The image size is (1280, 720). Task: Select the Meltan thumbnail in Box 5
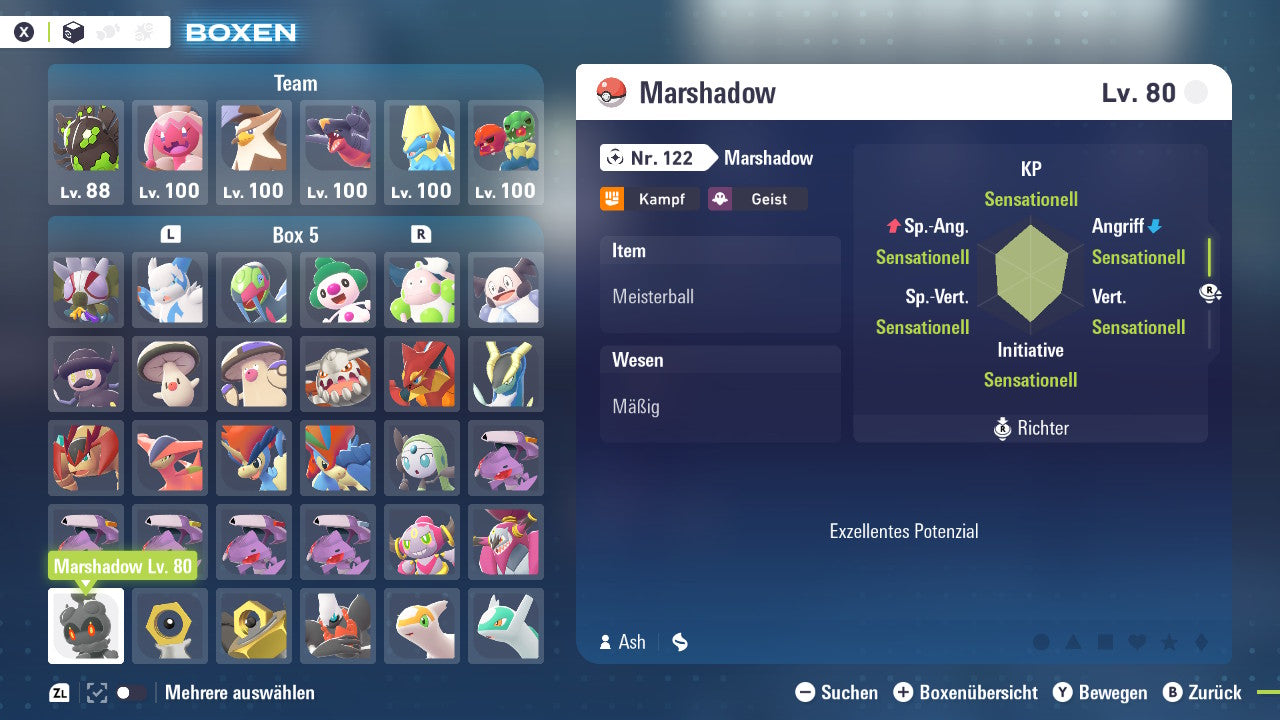[x=169, y=626]
